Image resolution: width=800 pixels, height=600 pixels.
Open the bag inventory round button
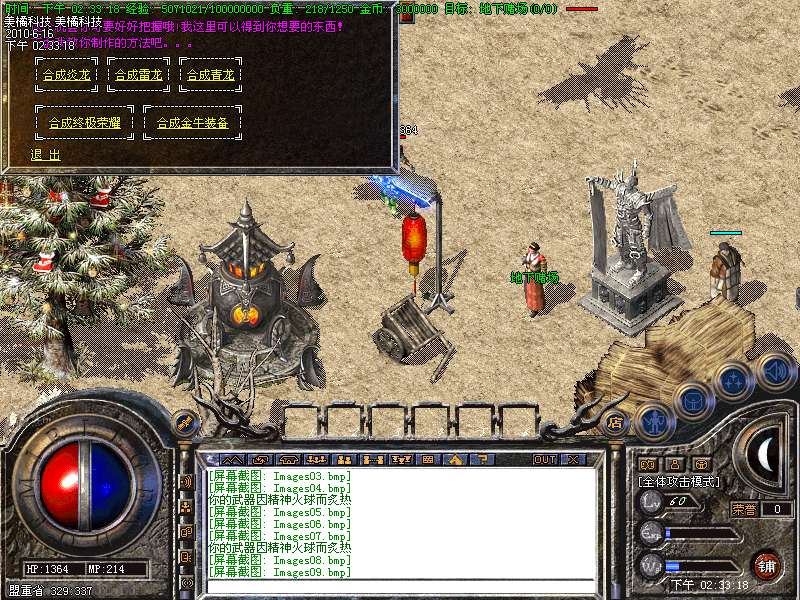click(x=692, y=399)
